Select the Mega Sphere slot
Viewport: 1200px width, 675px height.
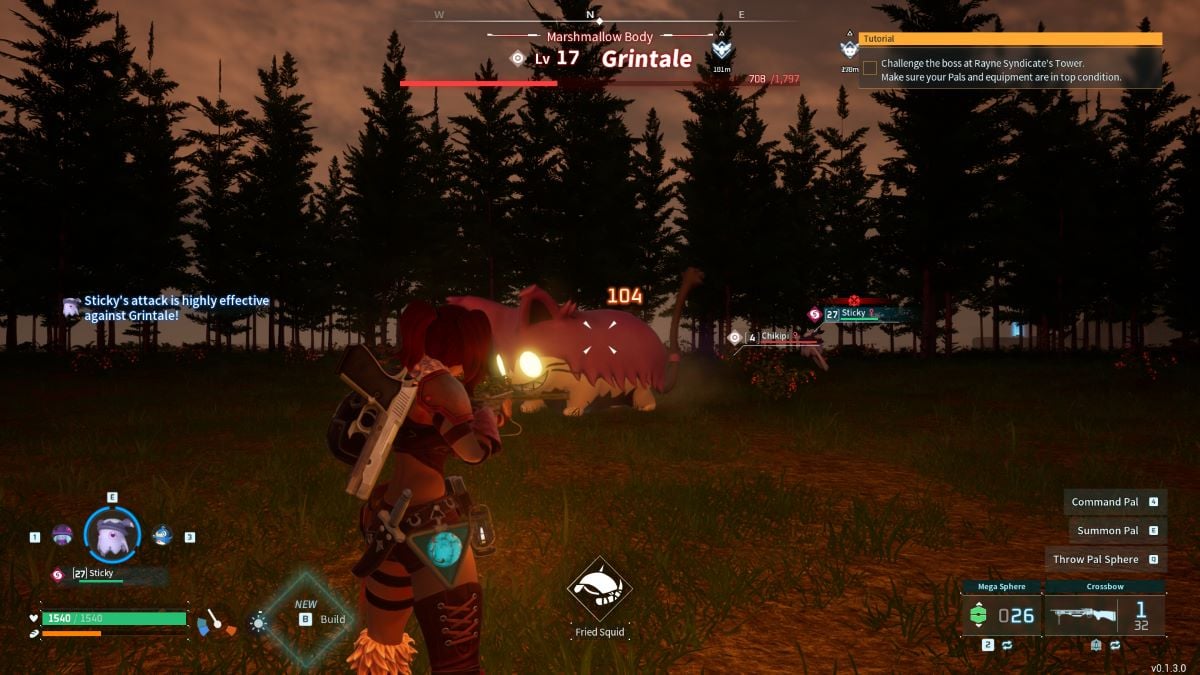tap(1001, 614)
